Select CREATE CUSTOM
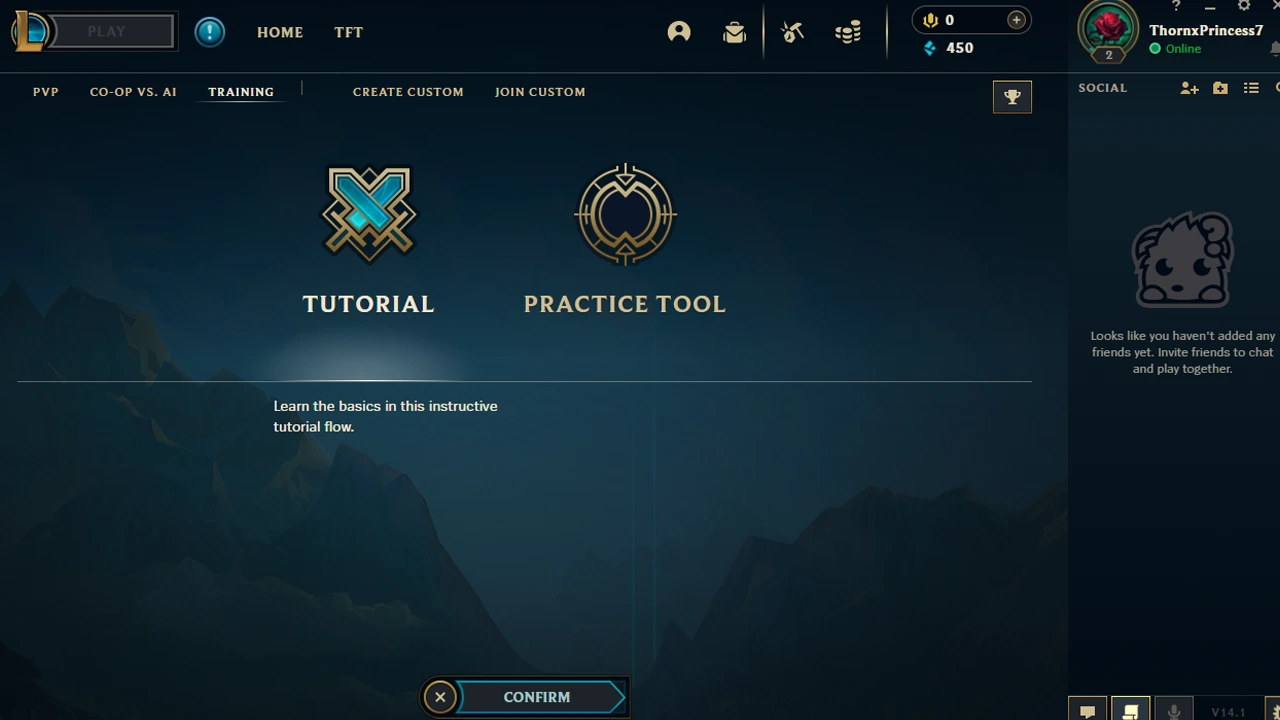1280x720 pixels. (408, 91)
